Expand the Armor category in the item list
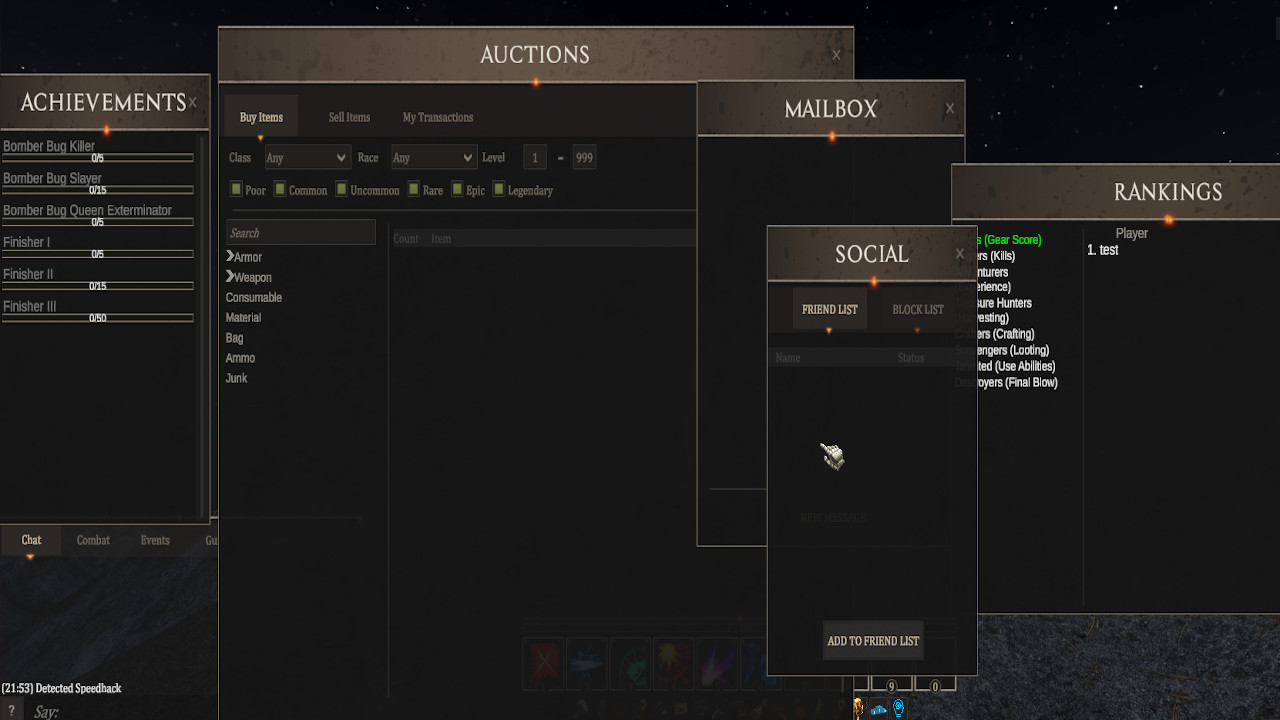 click(x=247, y=257)
